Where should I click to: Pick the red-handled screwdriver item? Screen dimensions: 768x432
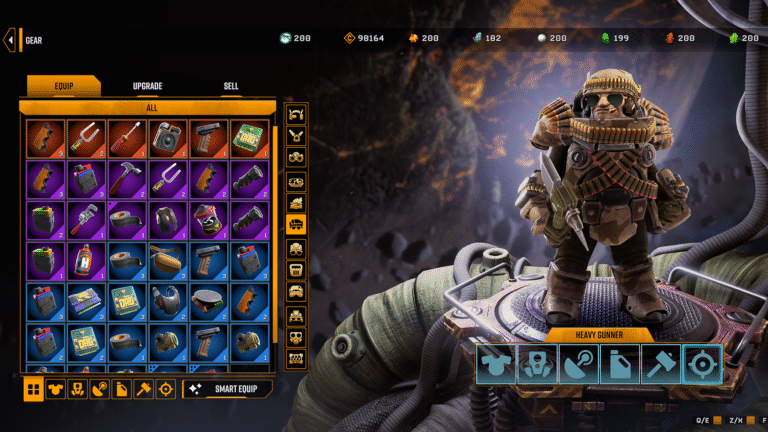click(x=126, y=140)
